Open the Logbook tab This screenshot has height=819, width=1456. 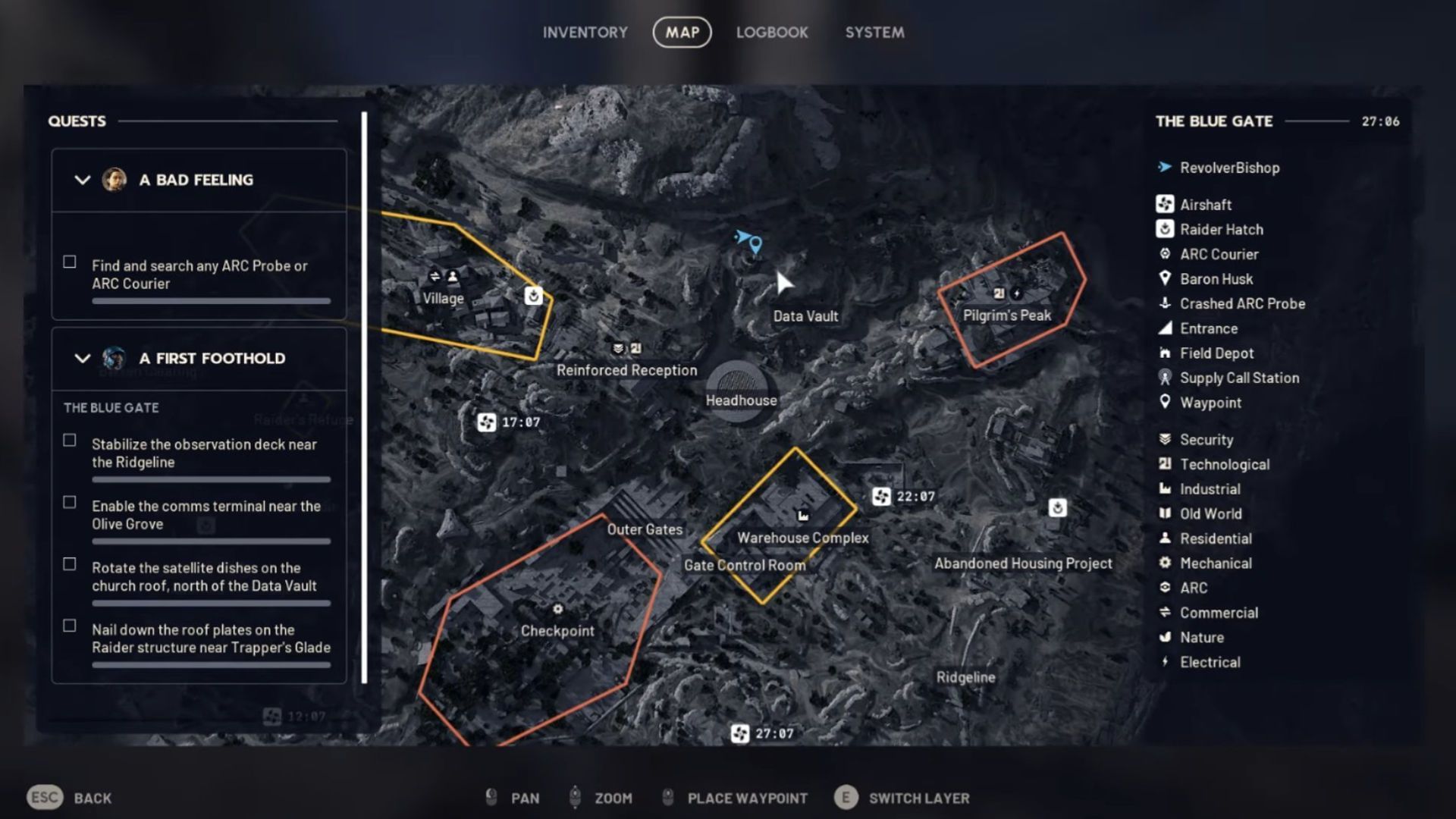[771, 32]
